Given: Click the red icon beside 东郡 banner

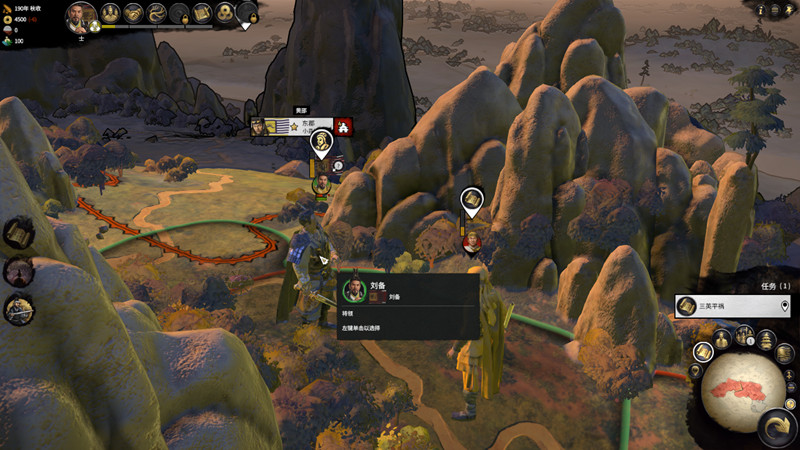Looking at the screenshot, I should tap(345, 126).
